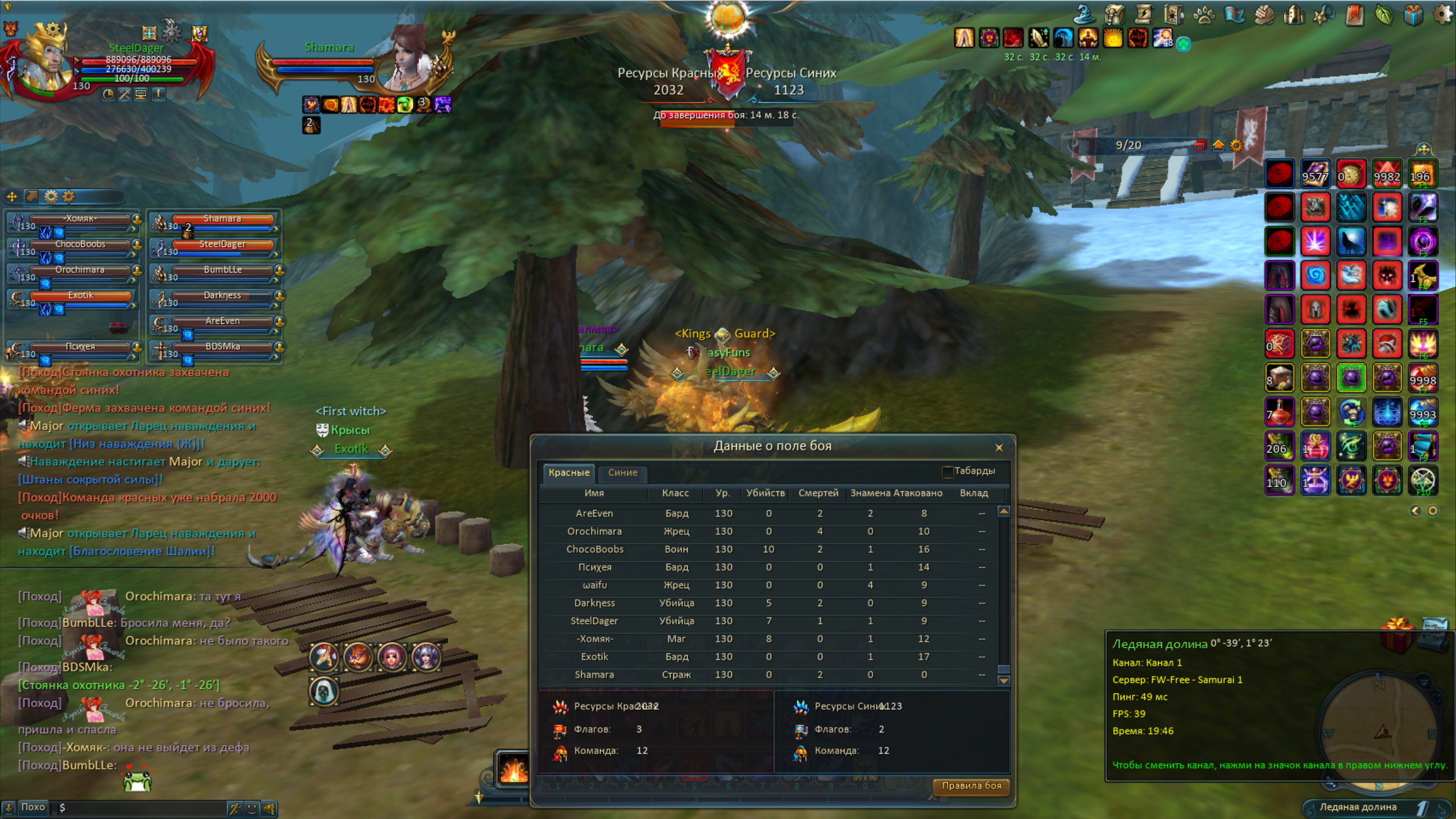This screenshot has height=819, width=1456.
Task: Click the chat input field
Action: [x=142, y=808]
